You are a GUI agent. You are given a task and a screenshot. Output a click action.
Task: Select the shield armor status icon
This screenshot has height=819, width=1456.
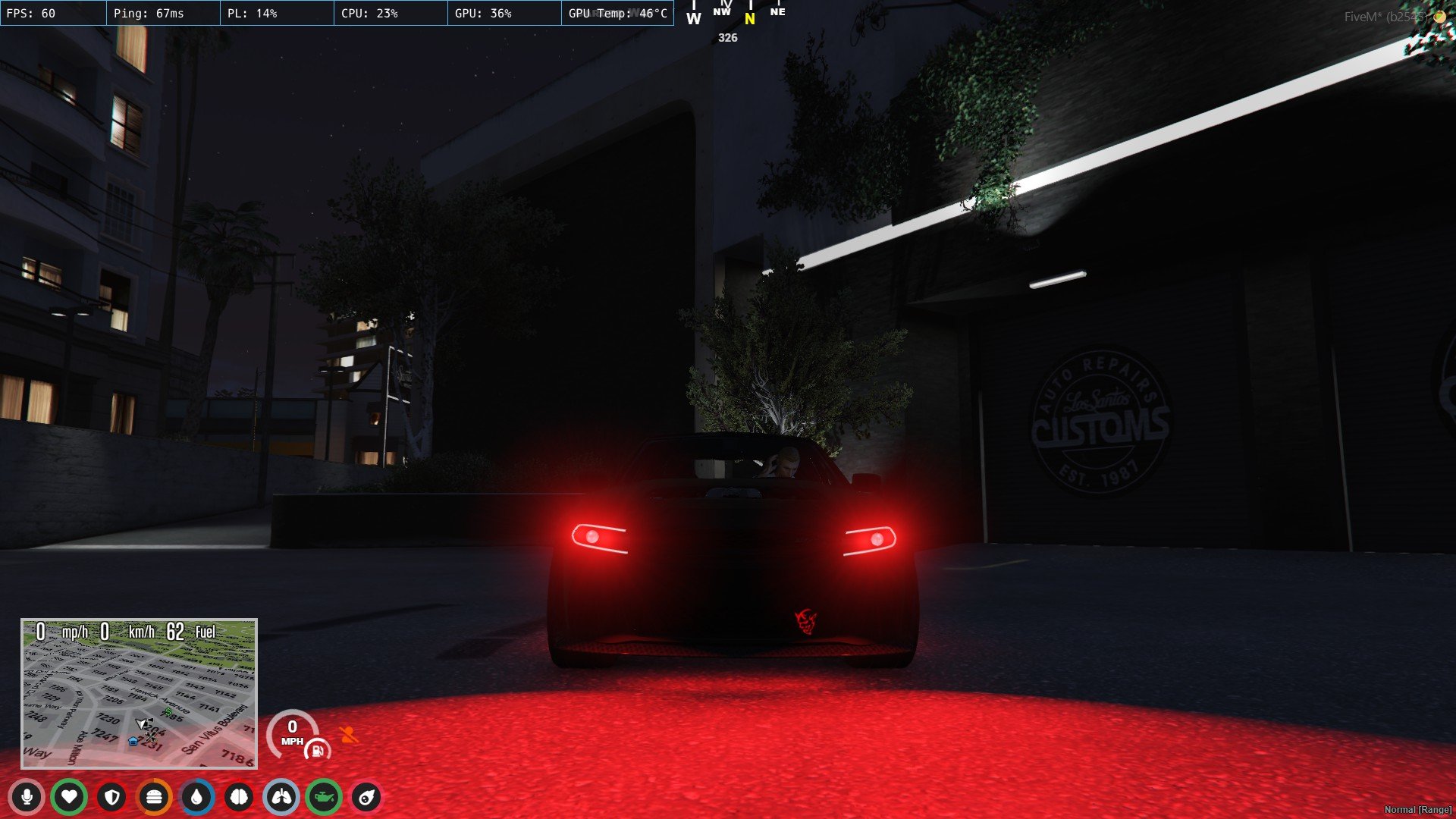[x=112, y=797]
